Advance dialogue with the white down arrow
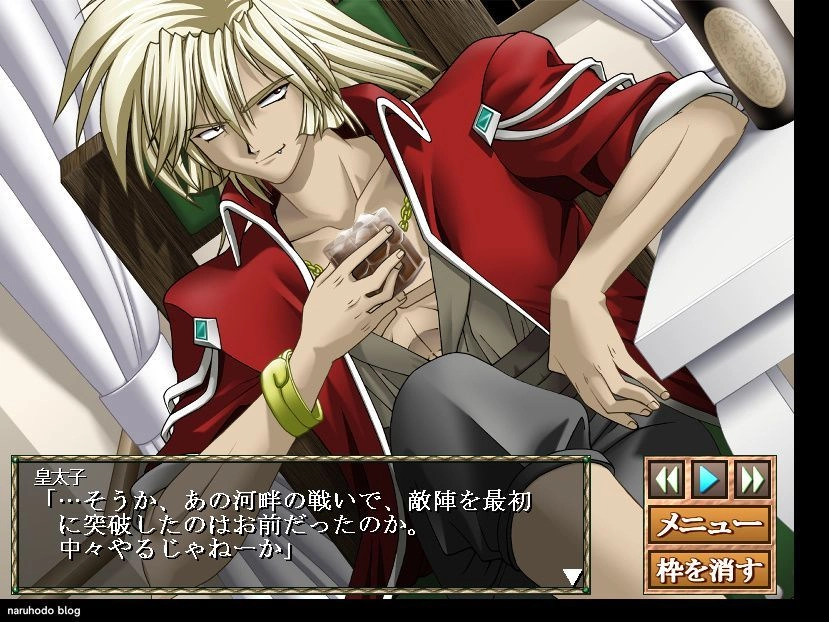The width and height of the screenshot is (829, 622). (x=572, y=576)
